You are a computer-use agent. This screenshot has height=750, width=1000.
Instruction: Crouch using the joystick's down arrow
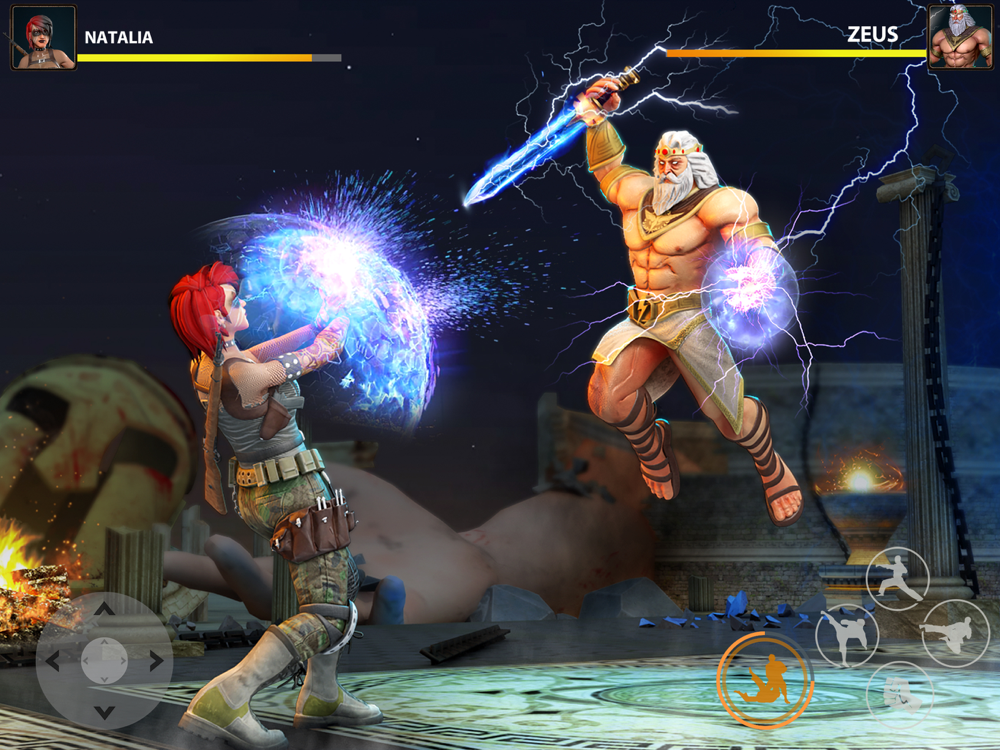pyautogui.click(x=104, y=712)
